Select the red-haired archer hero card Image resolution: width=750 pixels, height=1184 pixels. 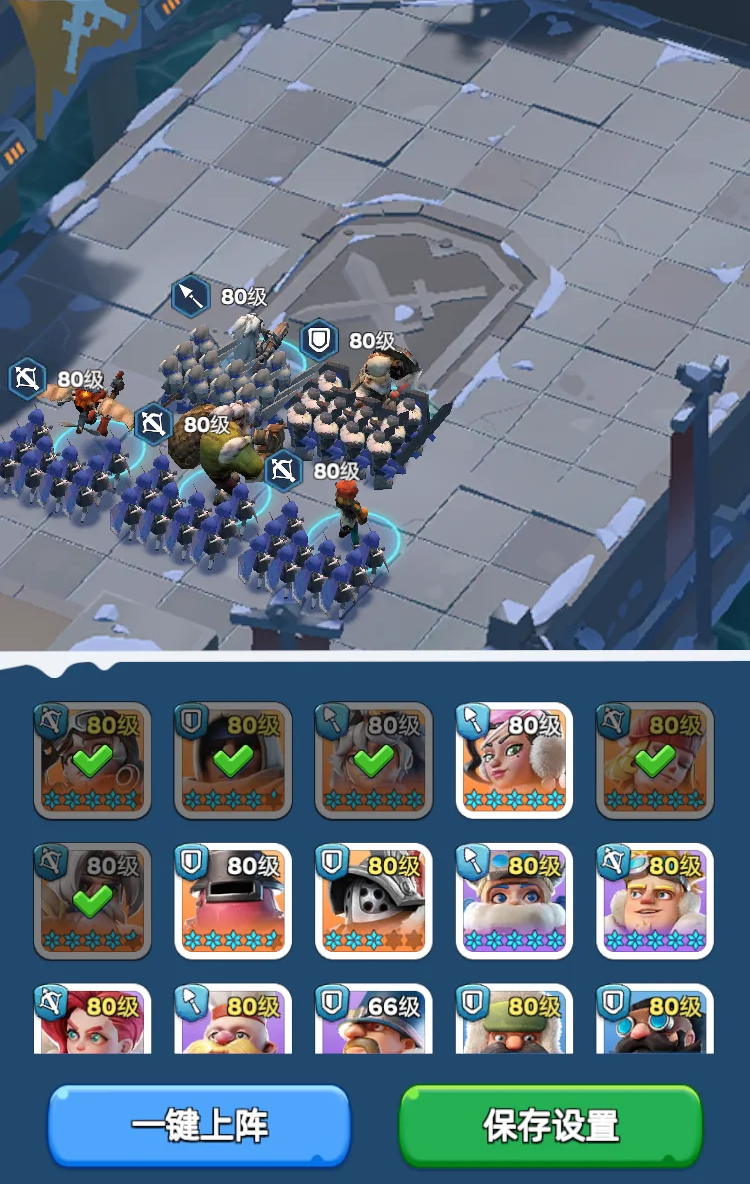coord(92,1020)
